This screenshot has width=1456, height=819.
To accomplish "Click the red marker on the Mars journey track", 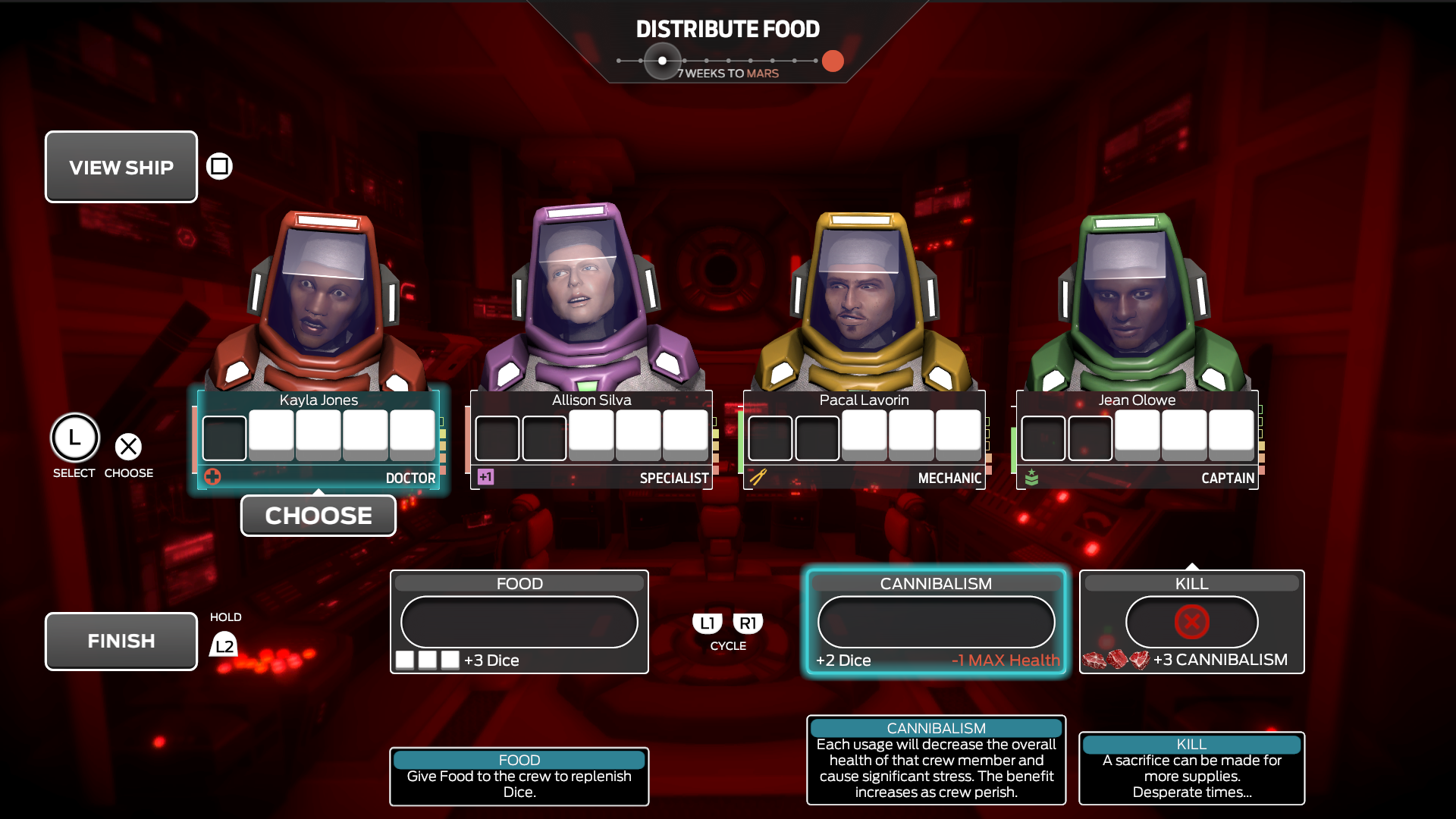I will pos(832,61).
